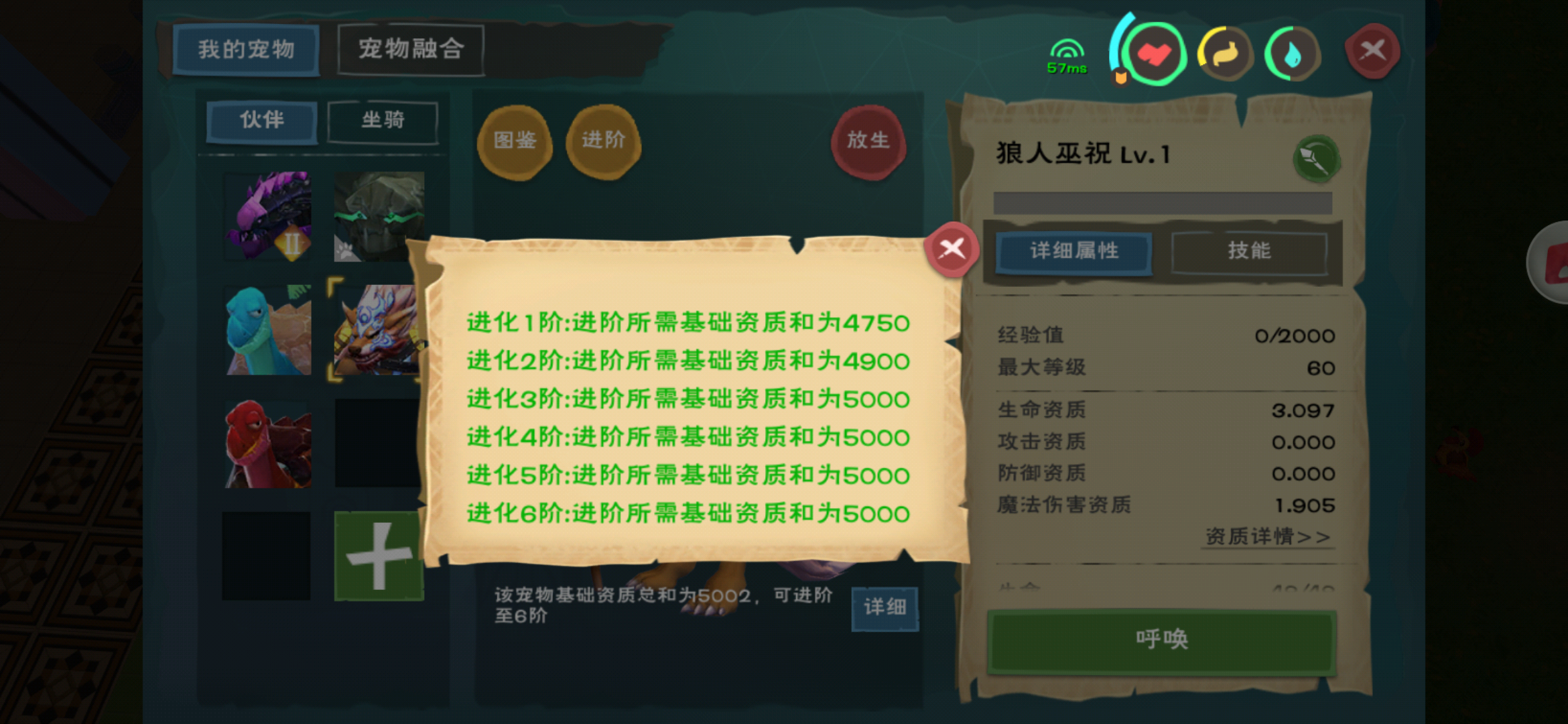1568x724 pixels.
Task: Select the 详细属性 attributes tab
Action: pos(1073,253)
